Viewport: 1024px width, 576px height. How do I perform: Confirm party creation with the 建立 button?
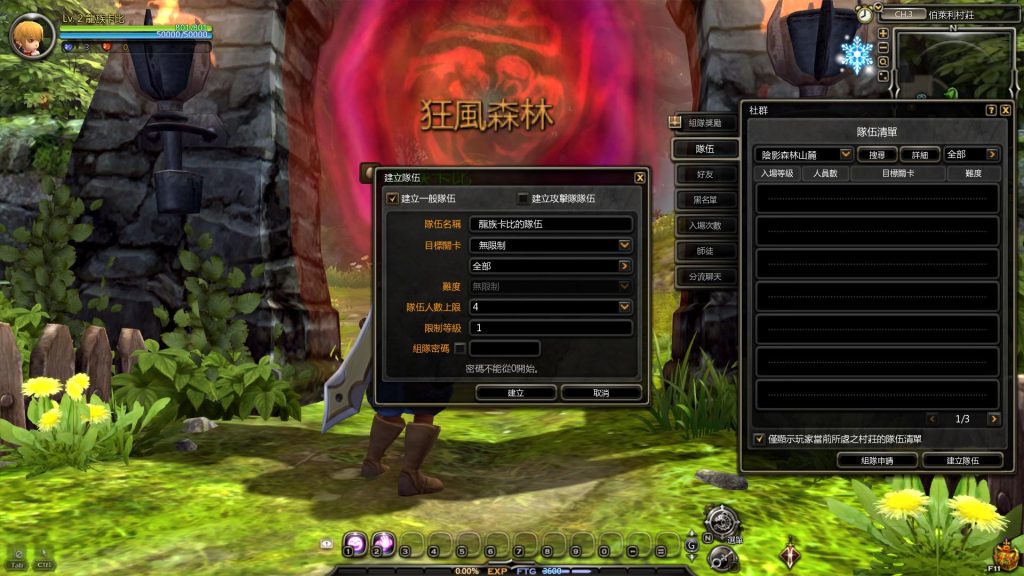[x=516, y=393]
